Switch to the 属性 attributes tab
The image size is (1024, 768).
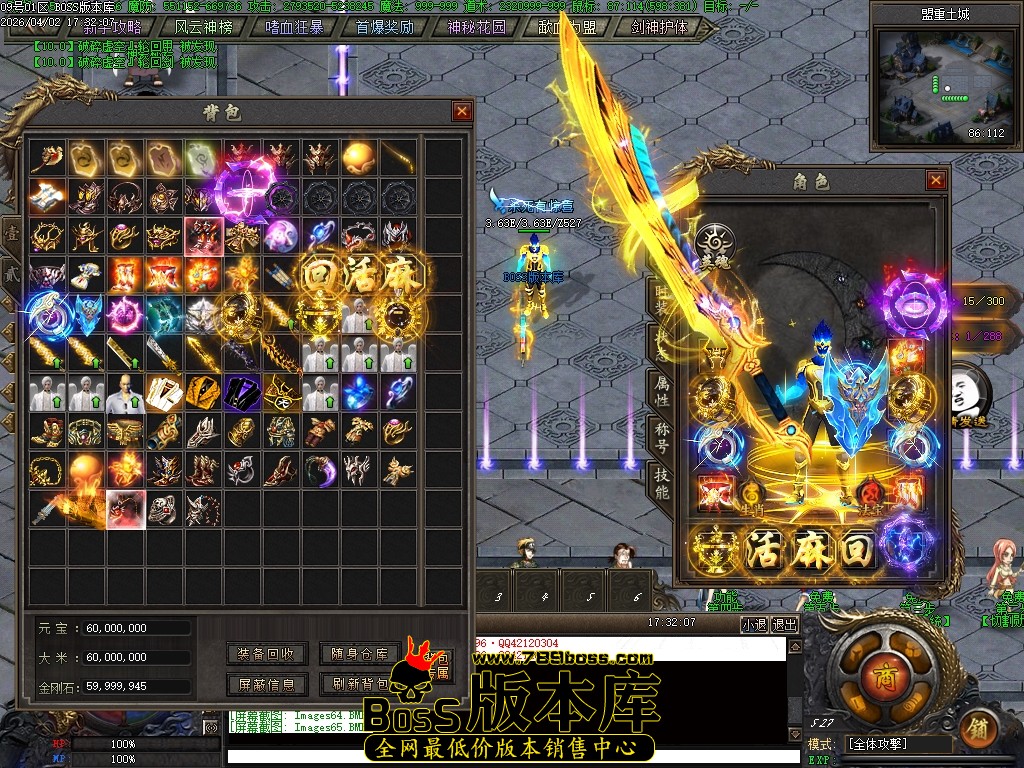tap(662, 390)
